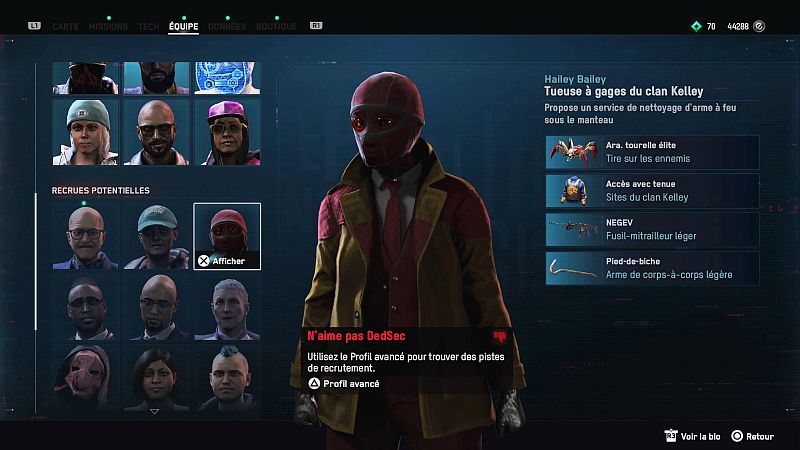Select the NEGEV light machine gun

click(x=652, y=230)
